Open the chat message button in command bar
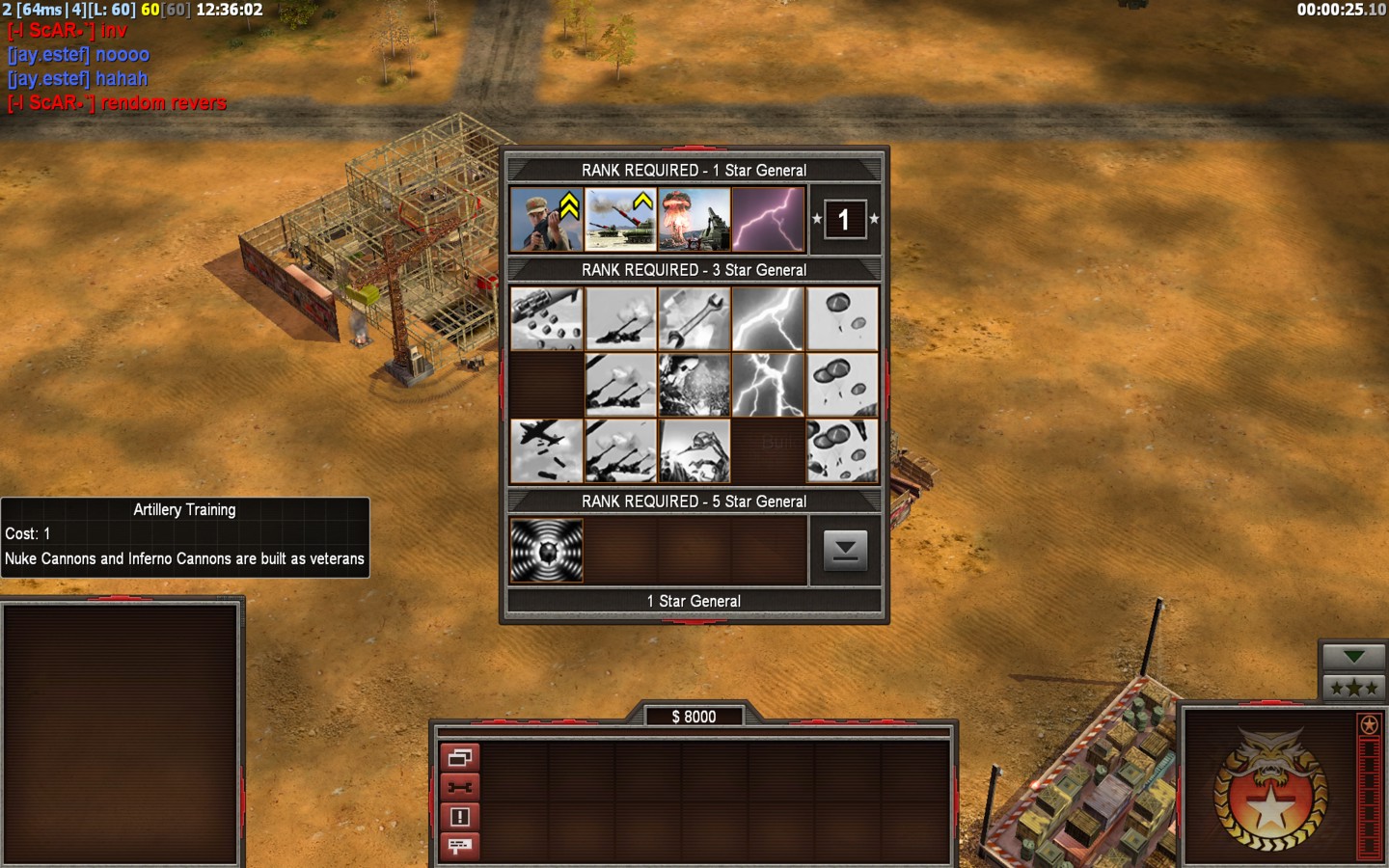This screenshot has height=868, width=1389. pos(459,846)
